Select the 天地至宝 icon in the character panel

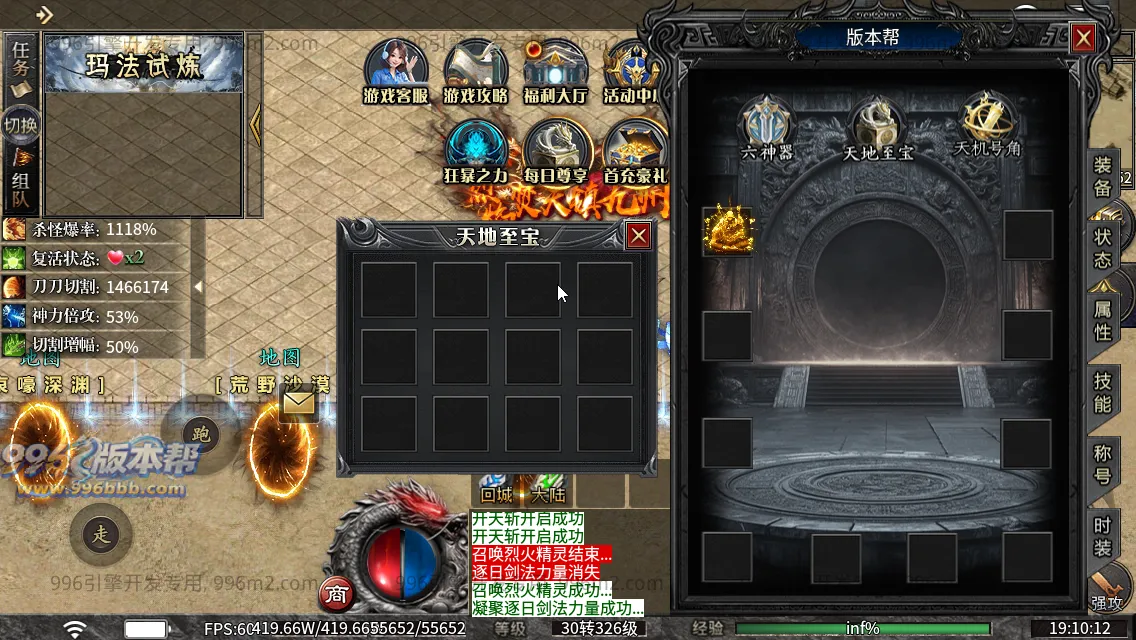pos(877,126)
